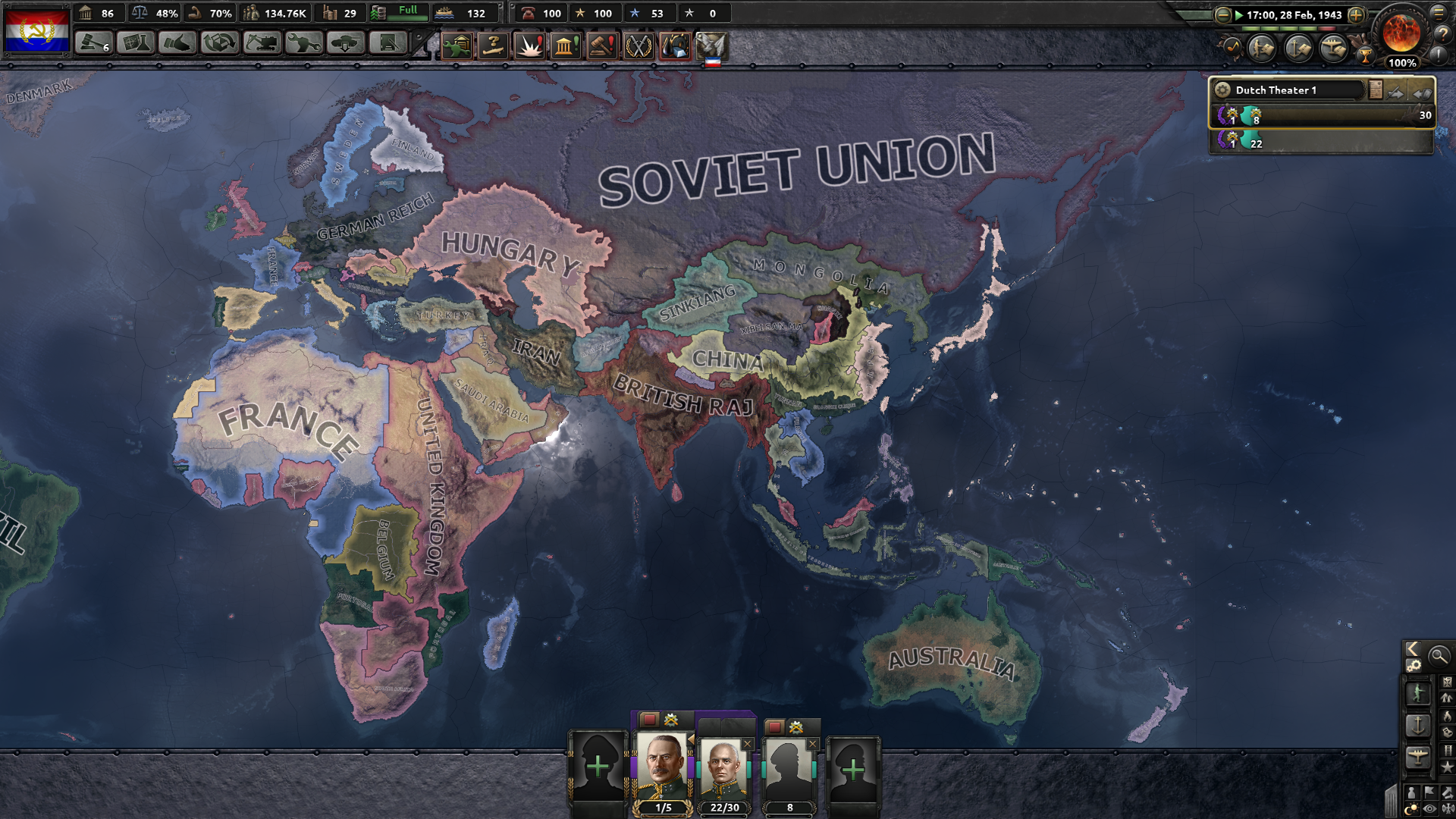Switch to the air overview
Viewport: 1456px width, 819px height.
1335,46
